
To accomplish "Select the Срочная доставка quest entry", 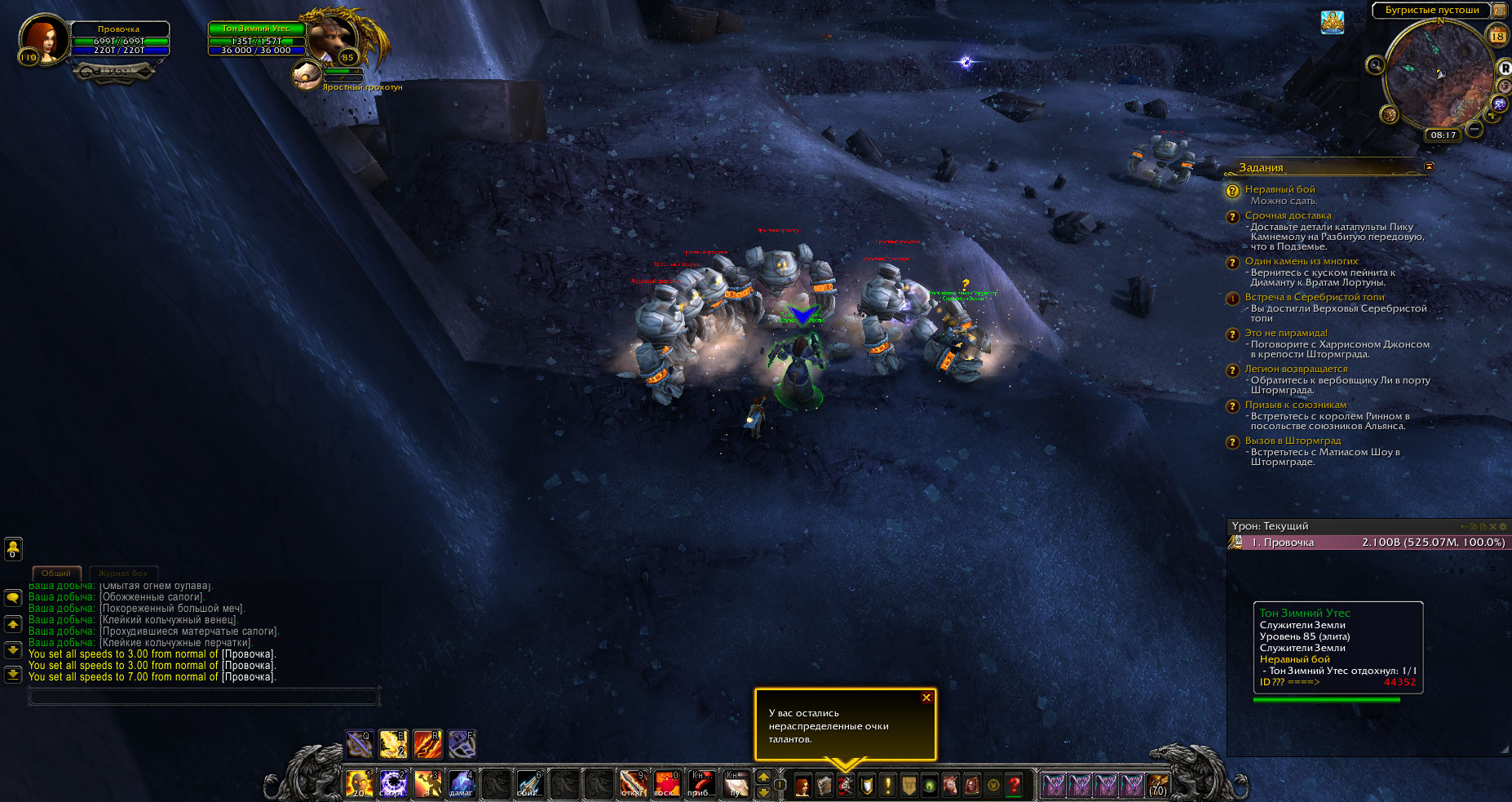I will click(x=1288, y=215).
